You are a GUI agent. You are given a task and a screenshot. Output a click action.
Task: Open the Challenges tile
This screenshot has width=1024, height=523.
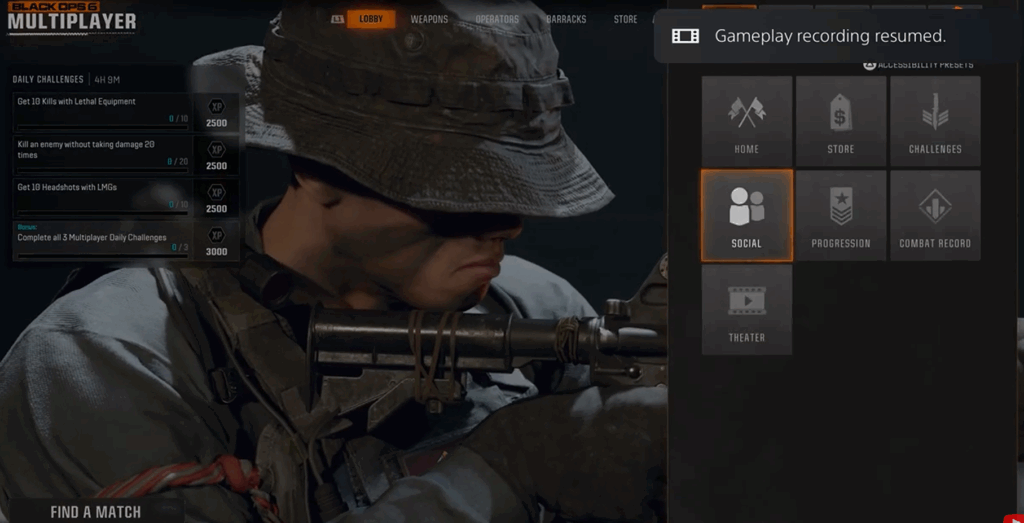(x=935, y=121)
